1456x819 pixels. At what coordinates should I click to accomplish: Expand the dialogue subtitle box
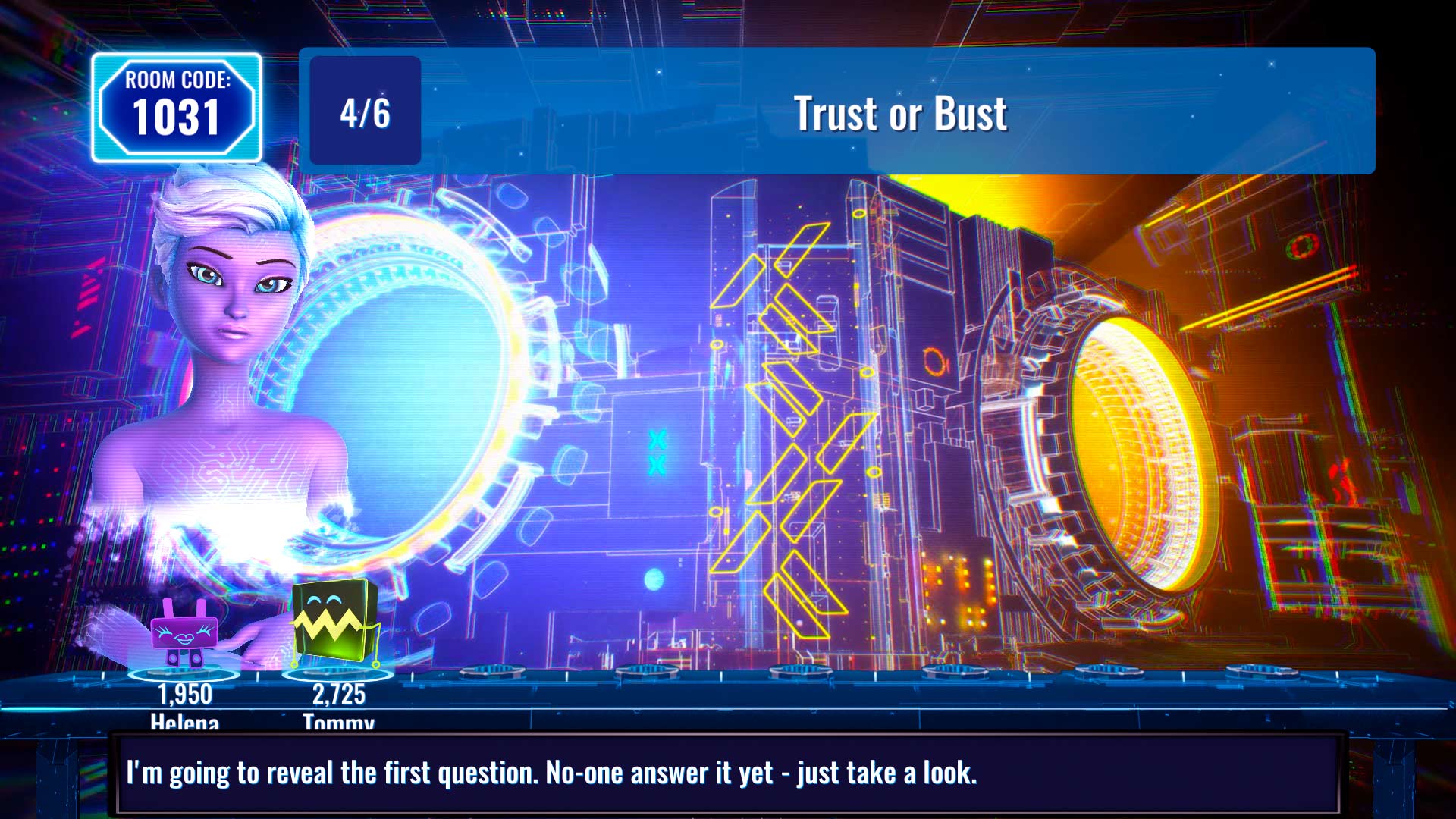[x=728, y=773]
